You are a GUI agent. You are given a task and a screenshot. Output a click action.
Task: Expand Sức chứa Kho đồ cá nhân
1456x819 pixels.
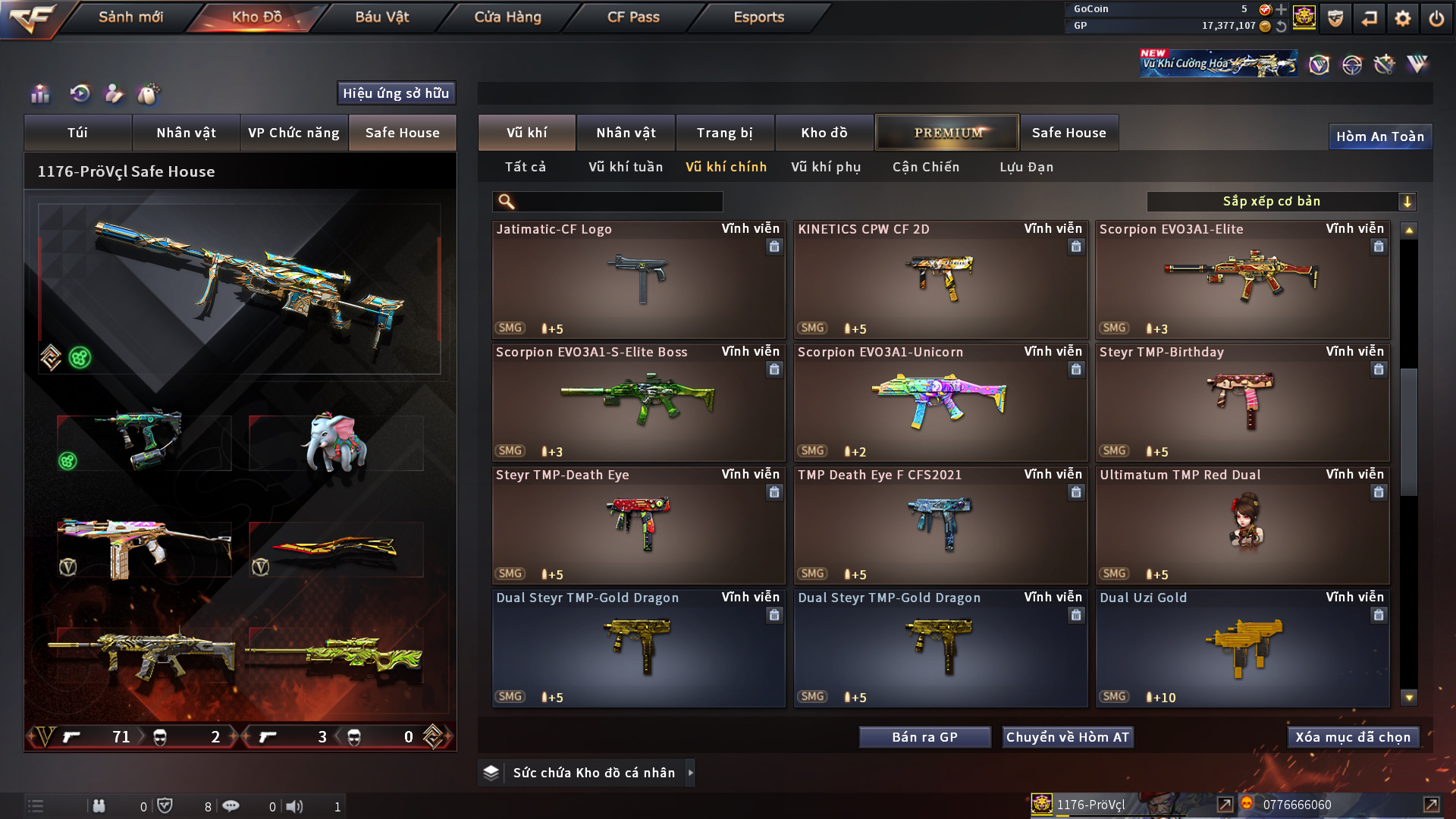point(690,773)
